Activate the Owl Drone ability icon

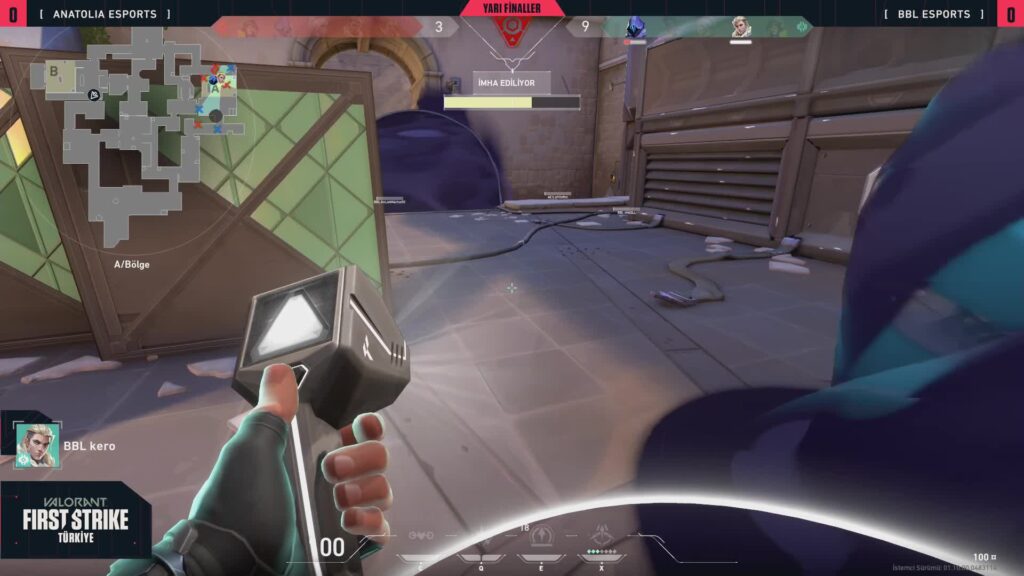(421, 537)
